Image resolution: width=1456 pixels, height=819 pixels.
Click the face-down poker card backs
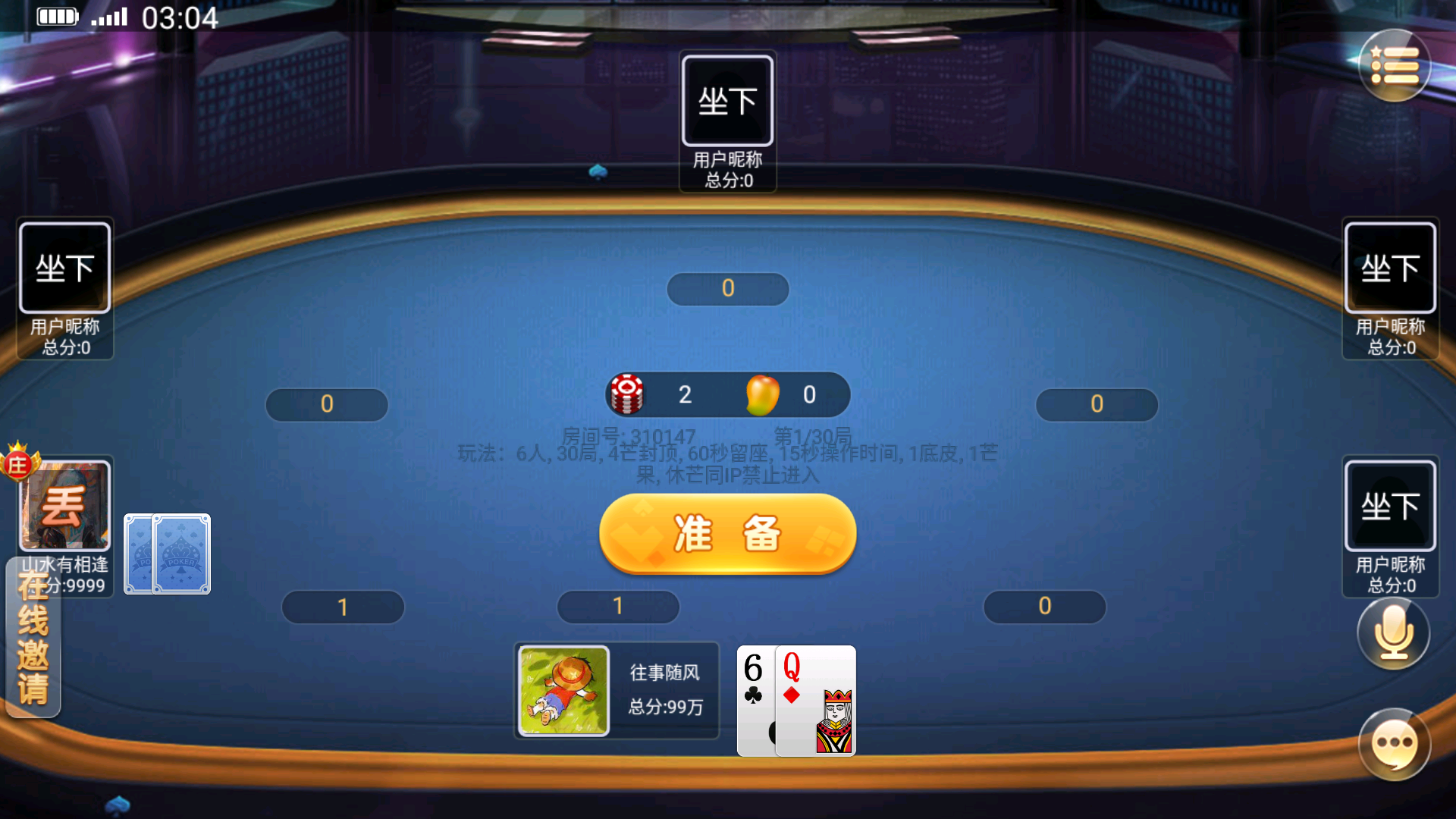[166, 554]
